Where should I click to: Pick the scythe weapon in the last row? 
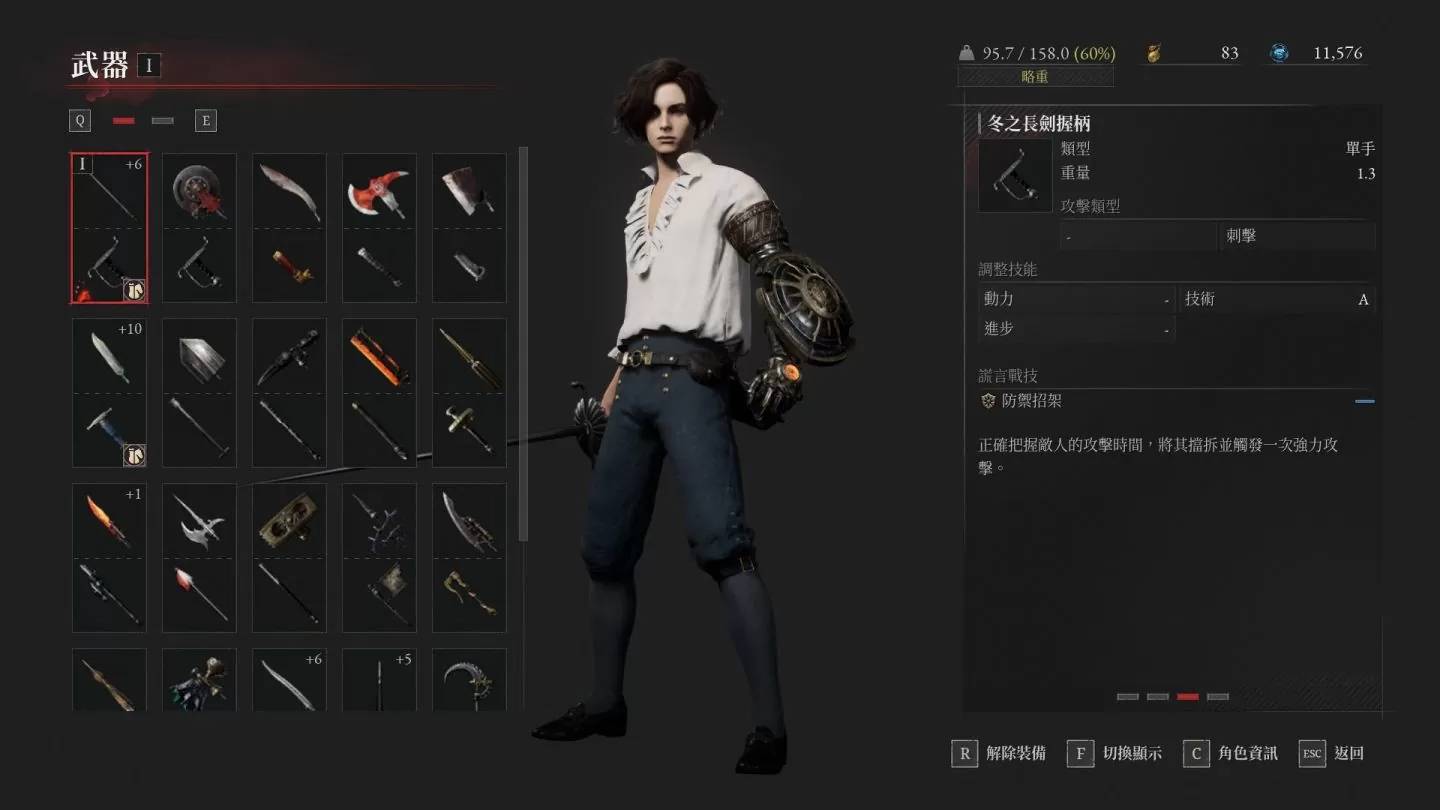tap(469, 680)
